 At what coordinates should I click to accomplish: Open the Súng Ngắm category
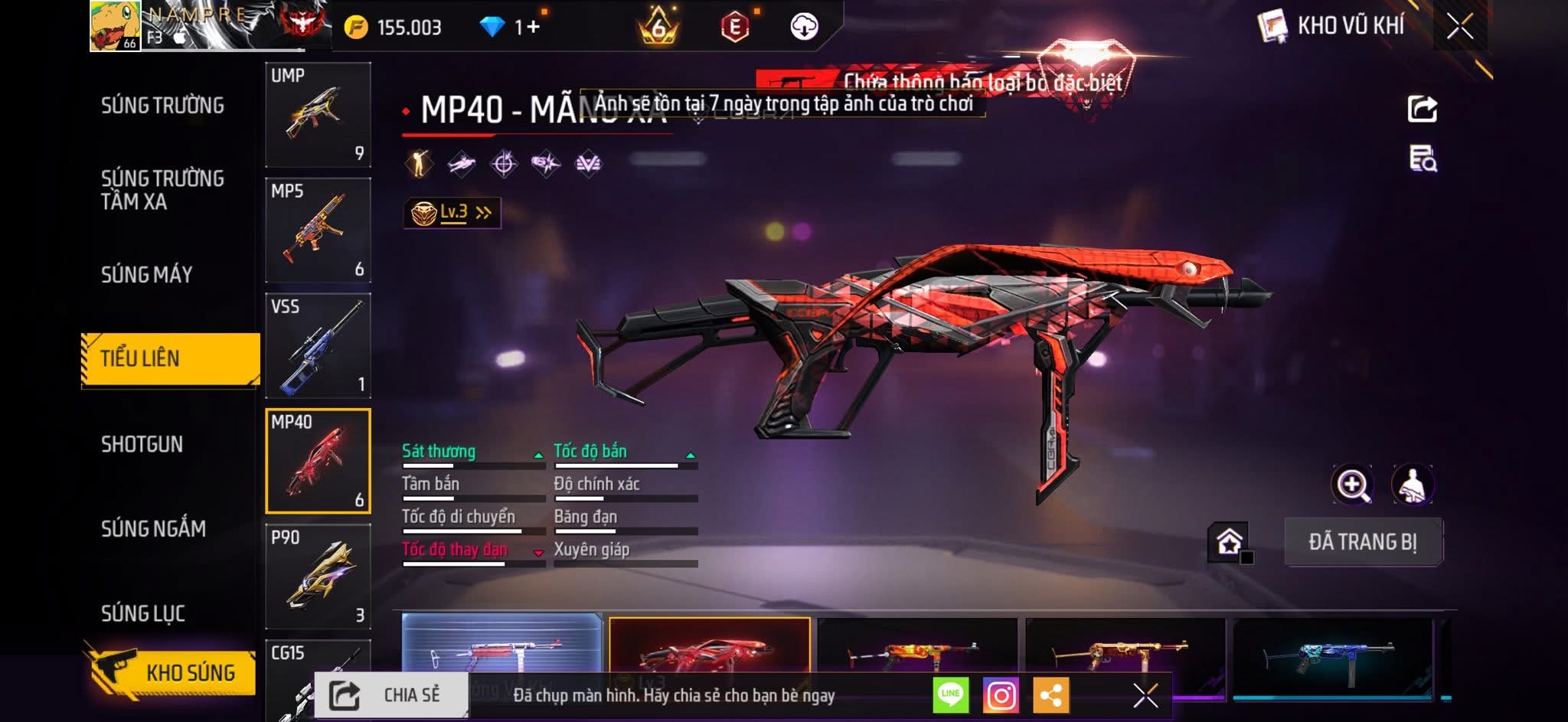point(153,528)
